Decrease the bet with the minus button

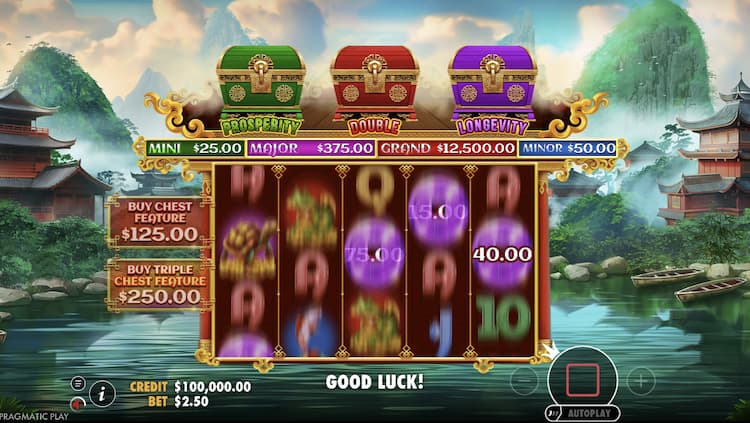click(524, 380)
